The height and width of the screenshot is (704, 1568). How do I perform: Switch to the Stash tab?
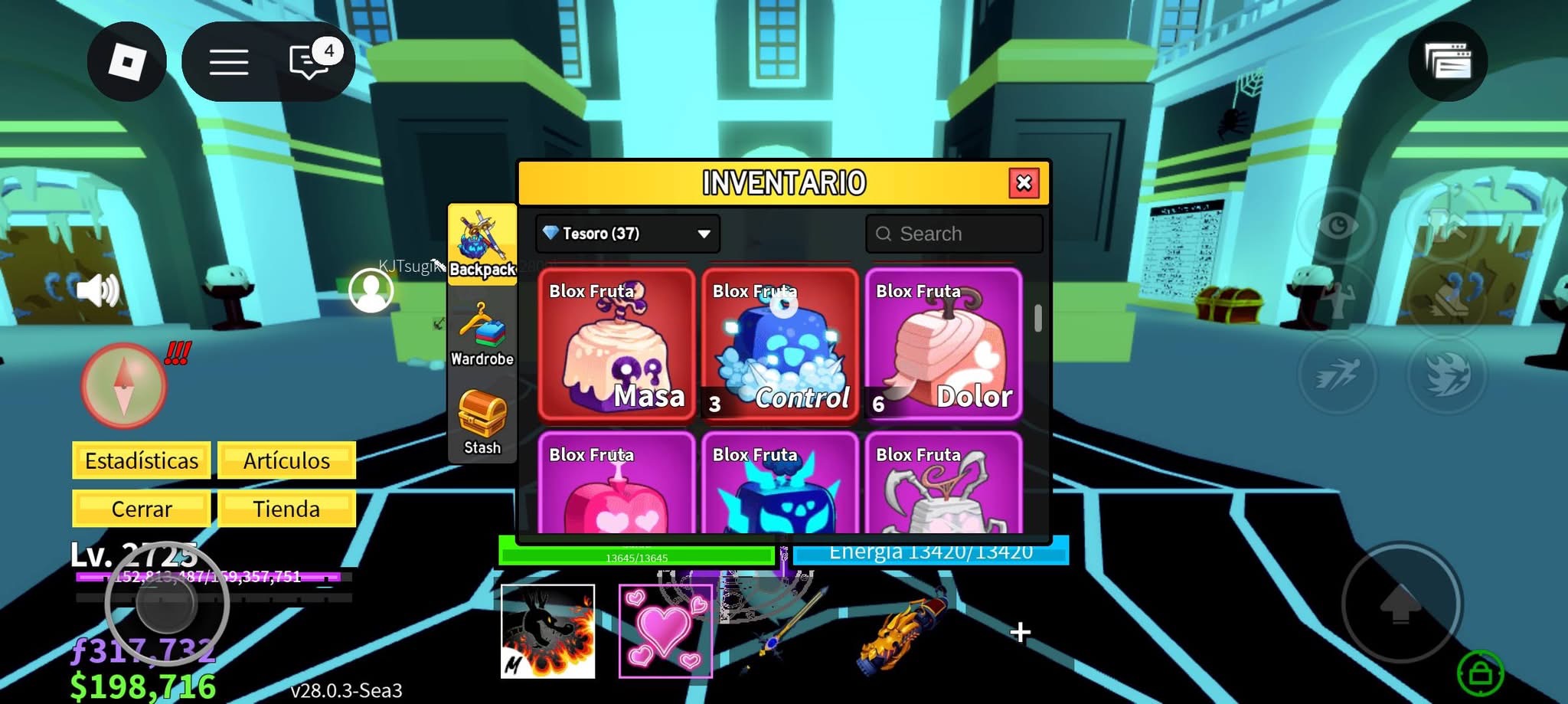482,422
